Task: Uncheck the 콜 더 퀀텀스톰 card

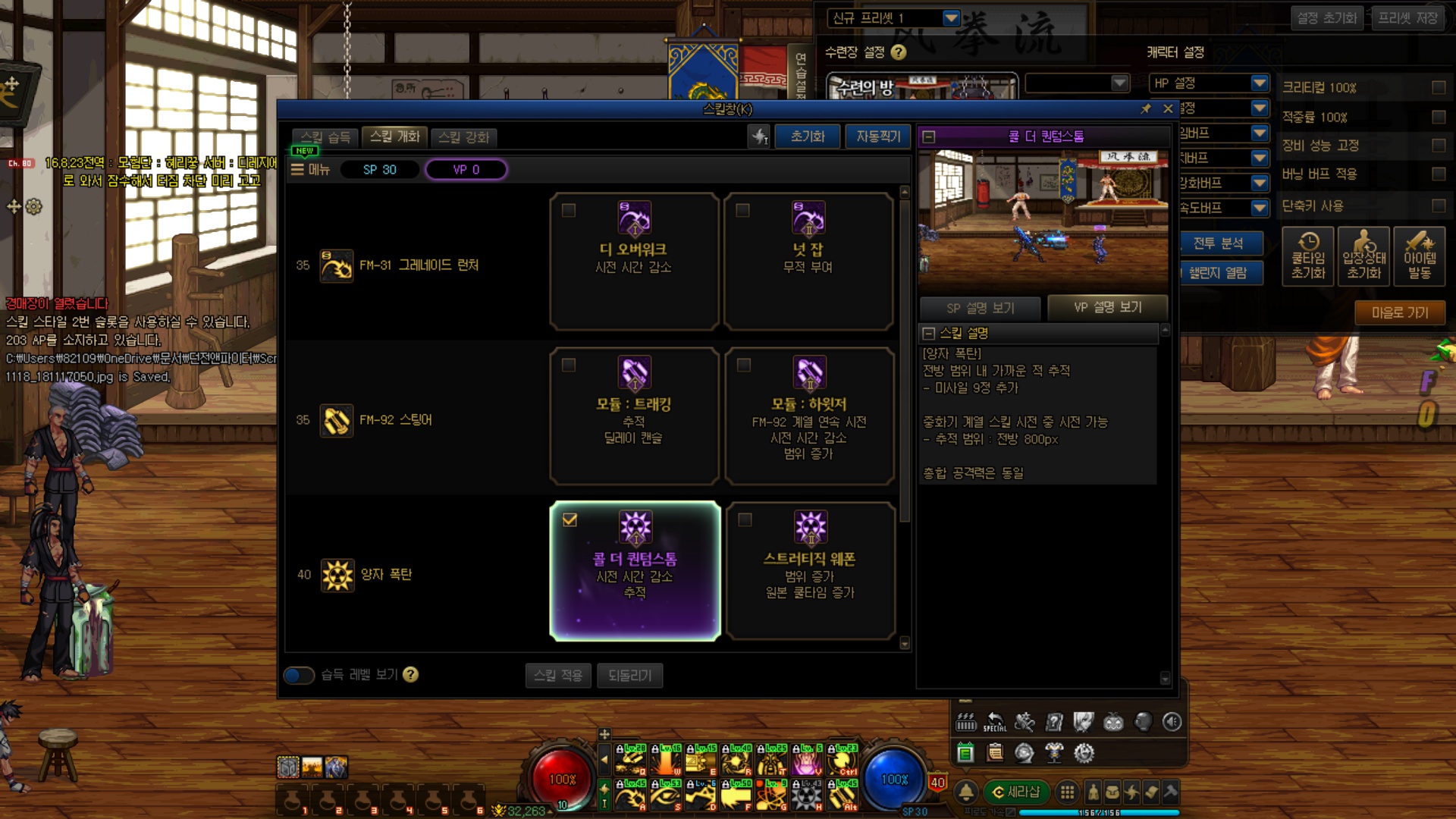Action: pos(570,520)
